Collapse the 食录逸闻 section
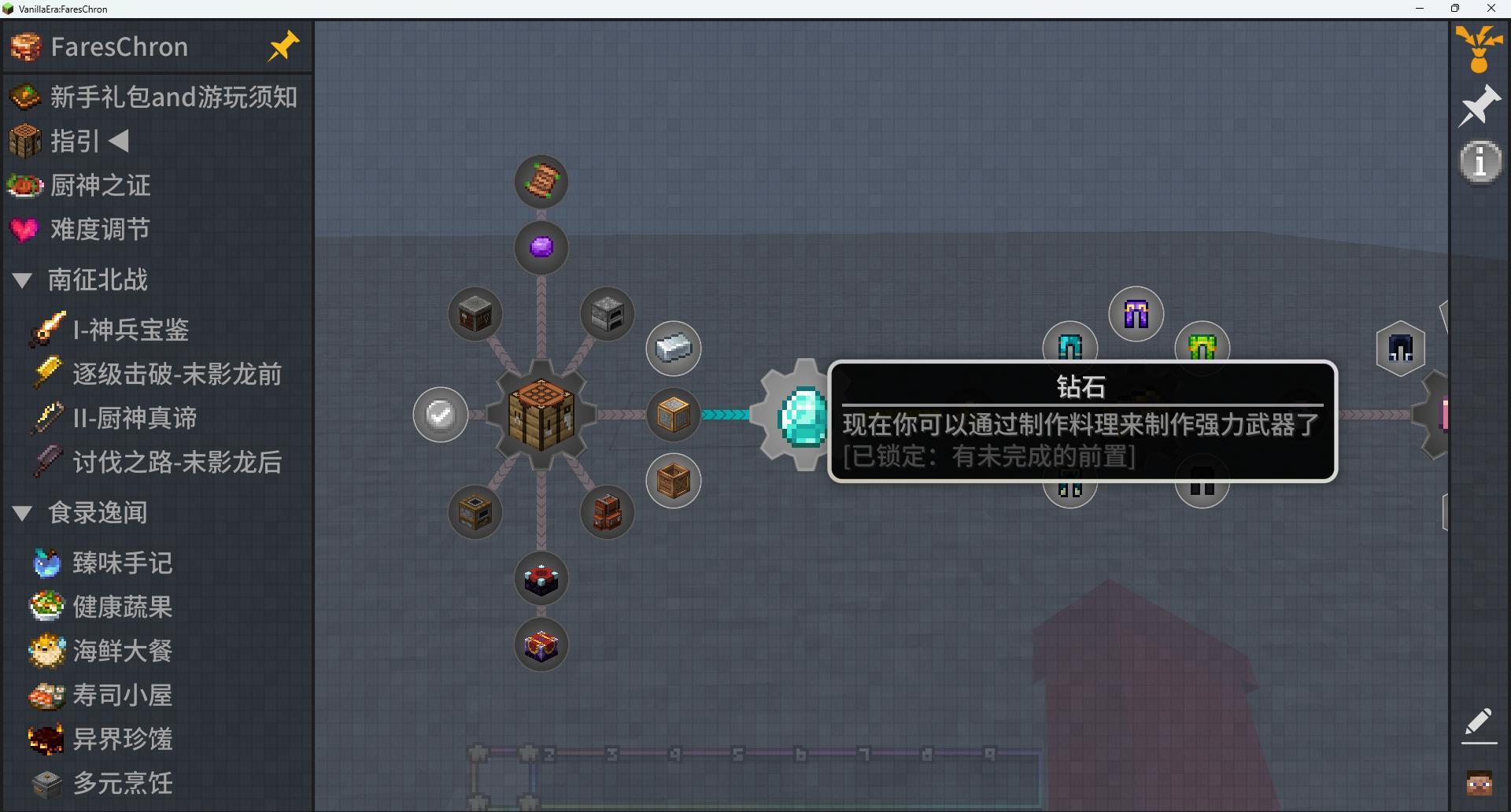1511x812 pixels. pos(21,512)
